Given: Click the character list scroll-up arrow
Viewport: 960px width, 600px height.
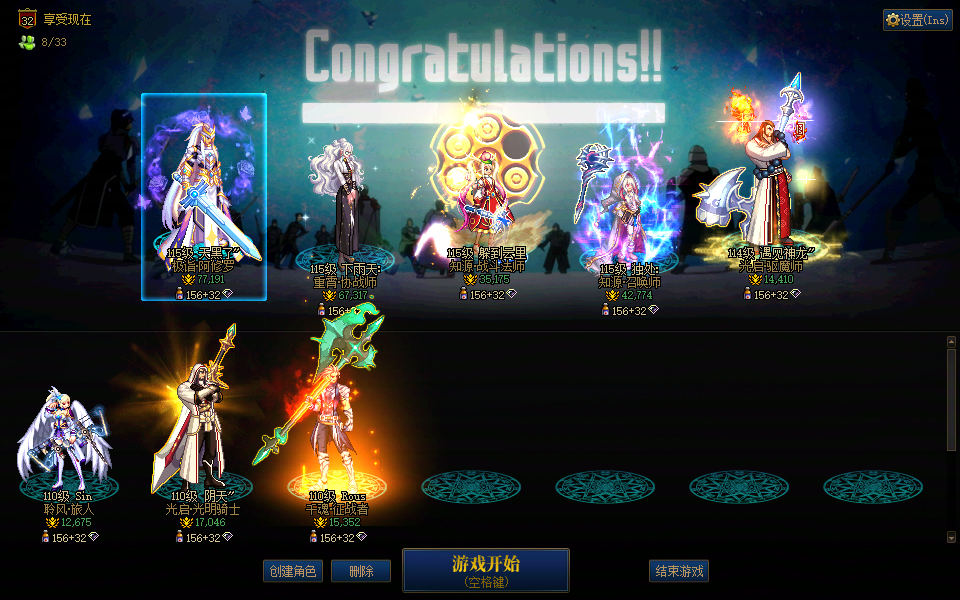Looking at the screenshot, I should (951, 342).
